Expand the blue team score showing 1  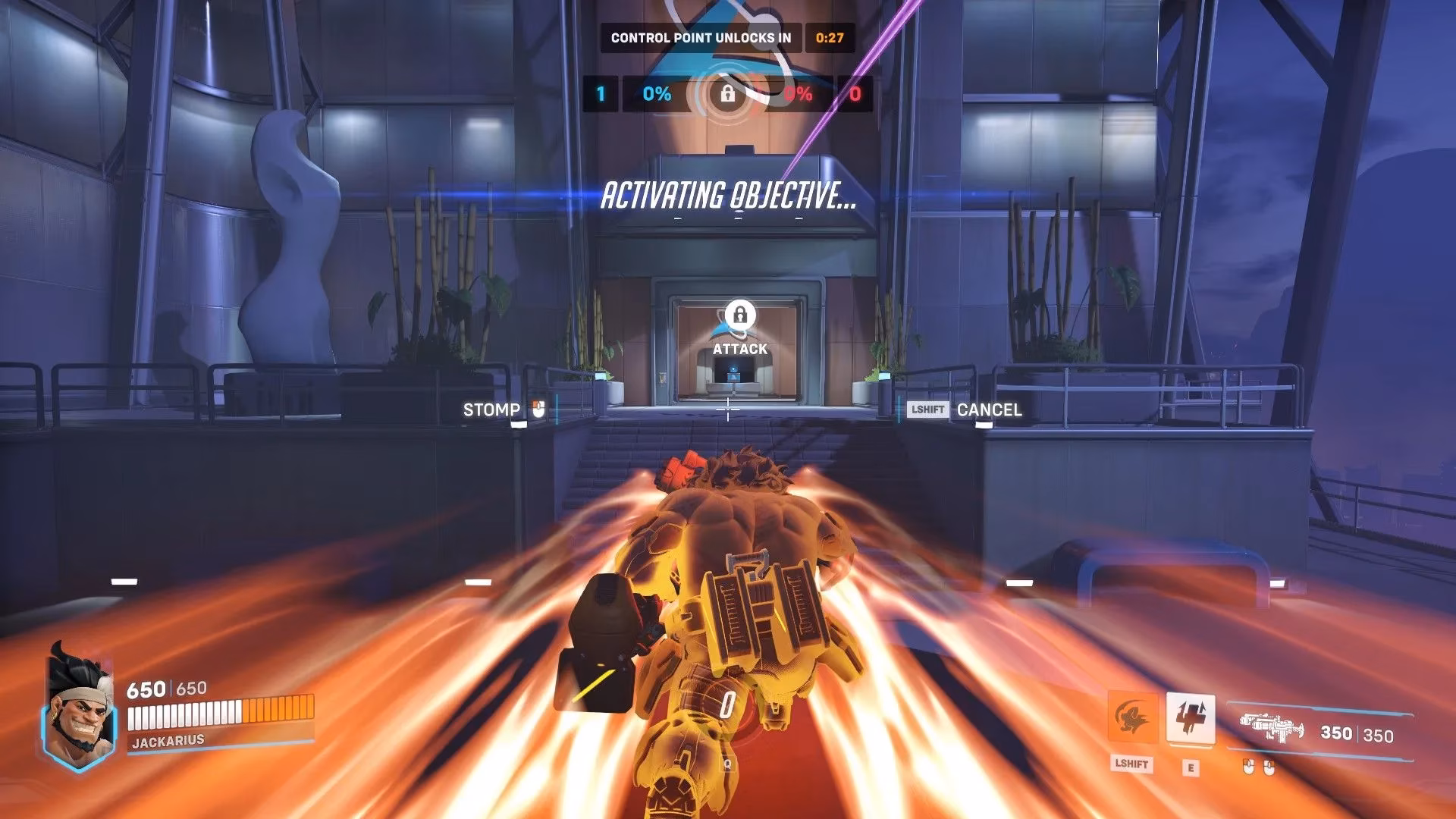tap(599, 96)
